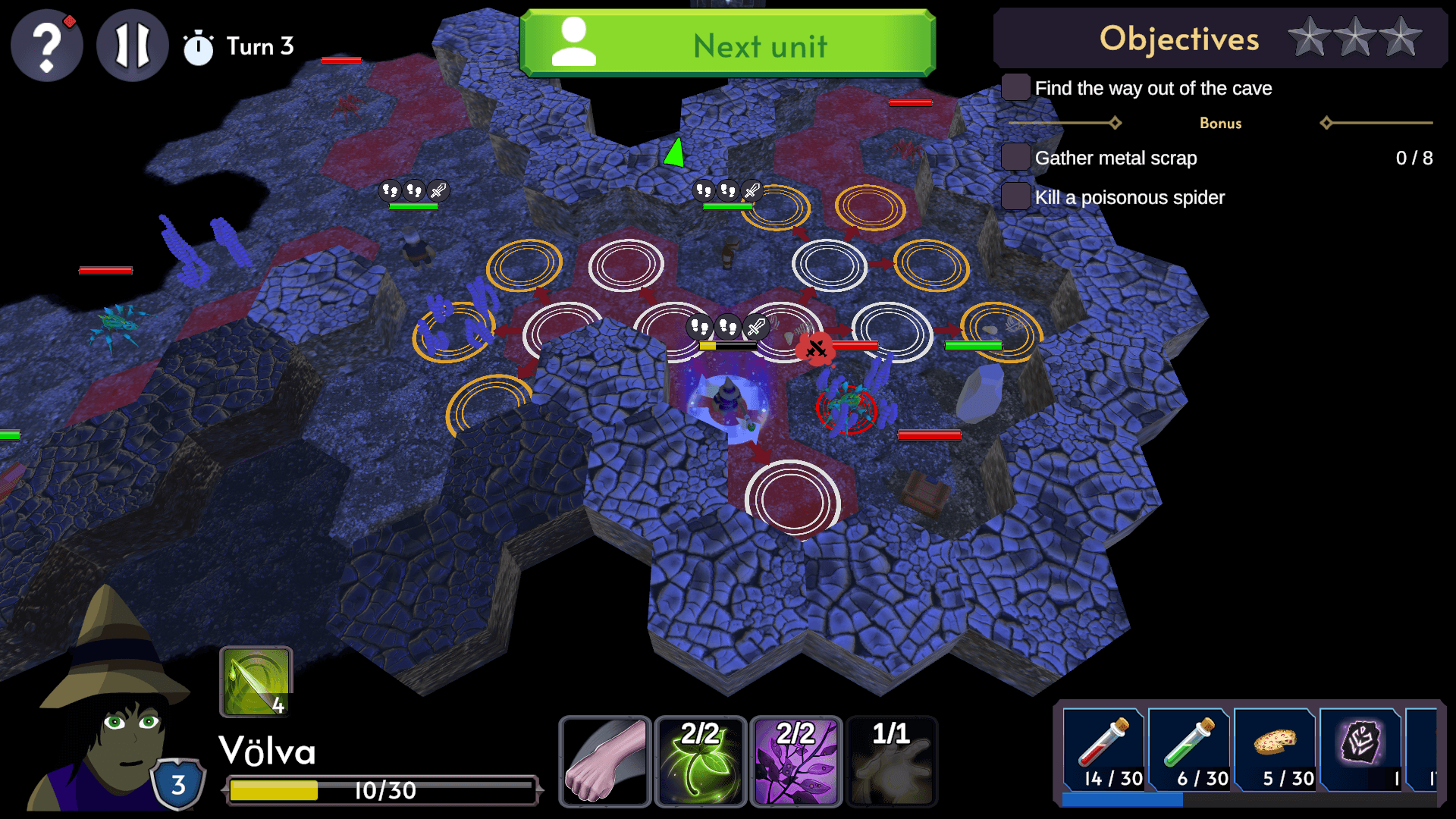The height and width of the screenshot is (819, 1456).
Task: Pause the game with the pause button
Action: (x=133, y=45)
